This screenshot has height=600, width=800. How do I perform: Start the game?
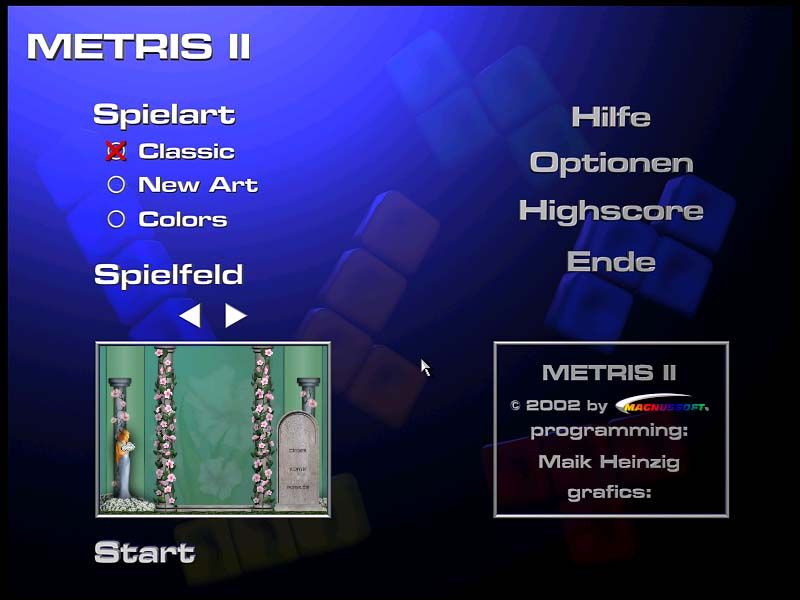coord(144,552)
